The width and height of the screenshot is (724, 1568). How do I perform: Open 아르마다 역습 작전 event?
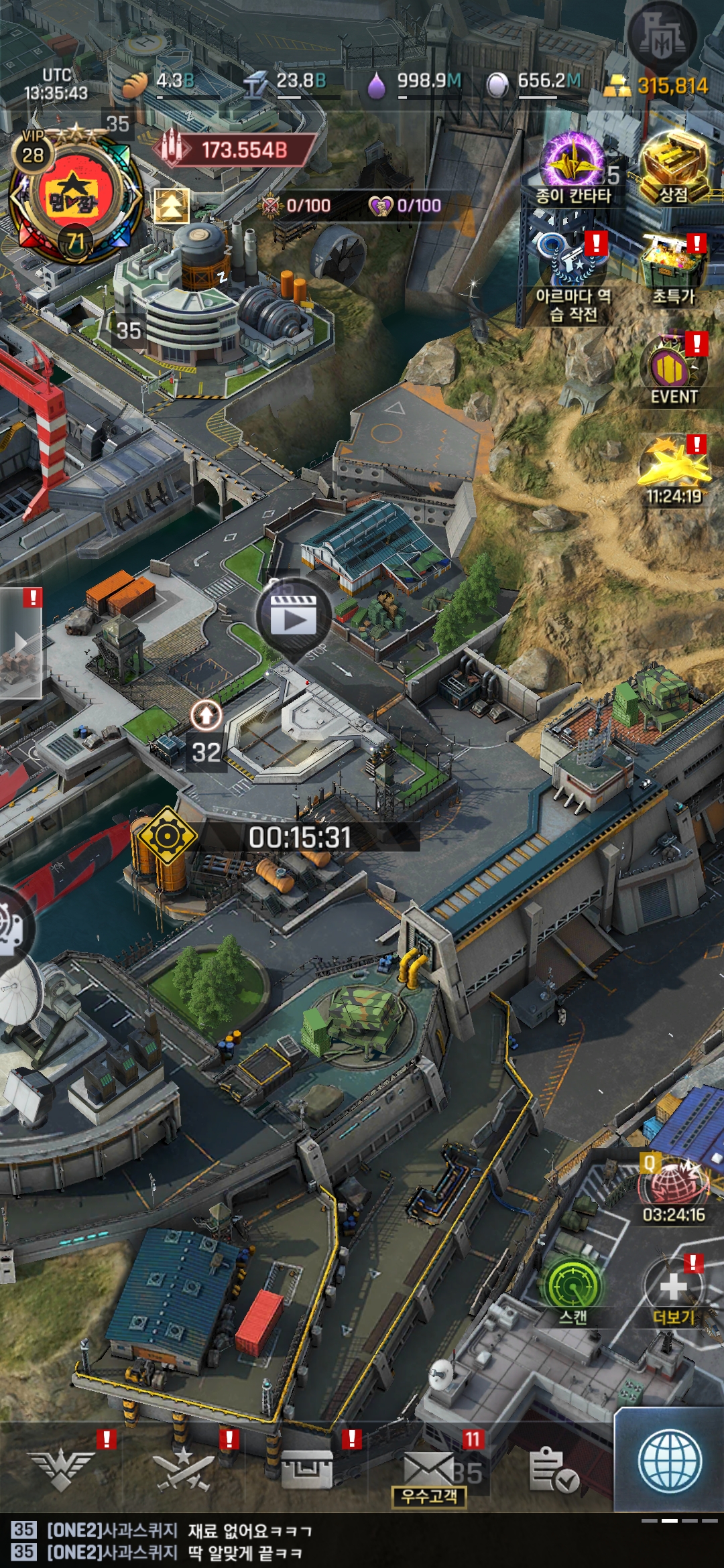coord(573,265)
